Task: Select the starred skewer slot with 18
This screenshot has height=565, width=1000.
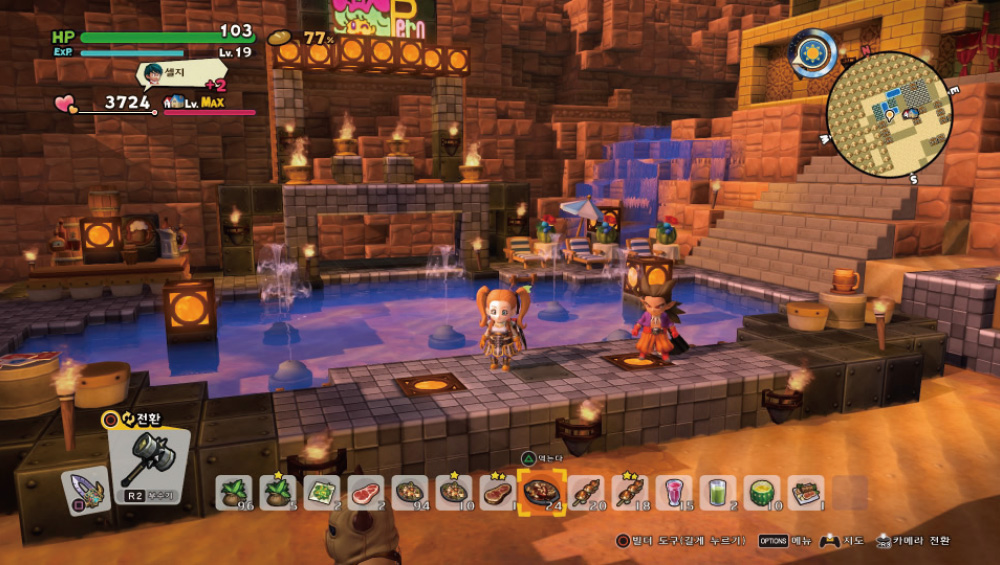Action: pyautogui.click(x=629, y=492)
